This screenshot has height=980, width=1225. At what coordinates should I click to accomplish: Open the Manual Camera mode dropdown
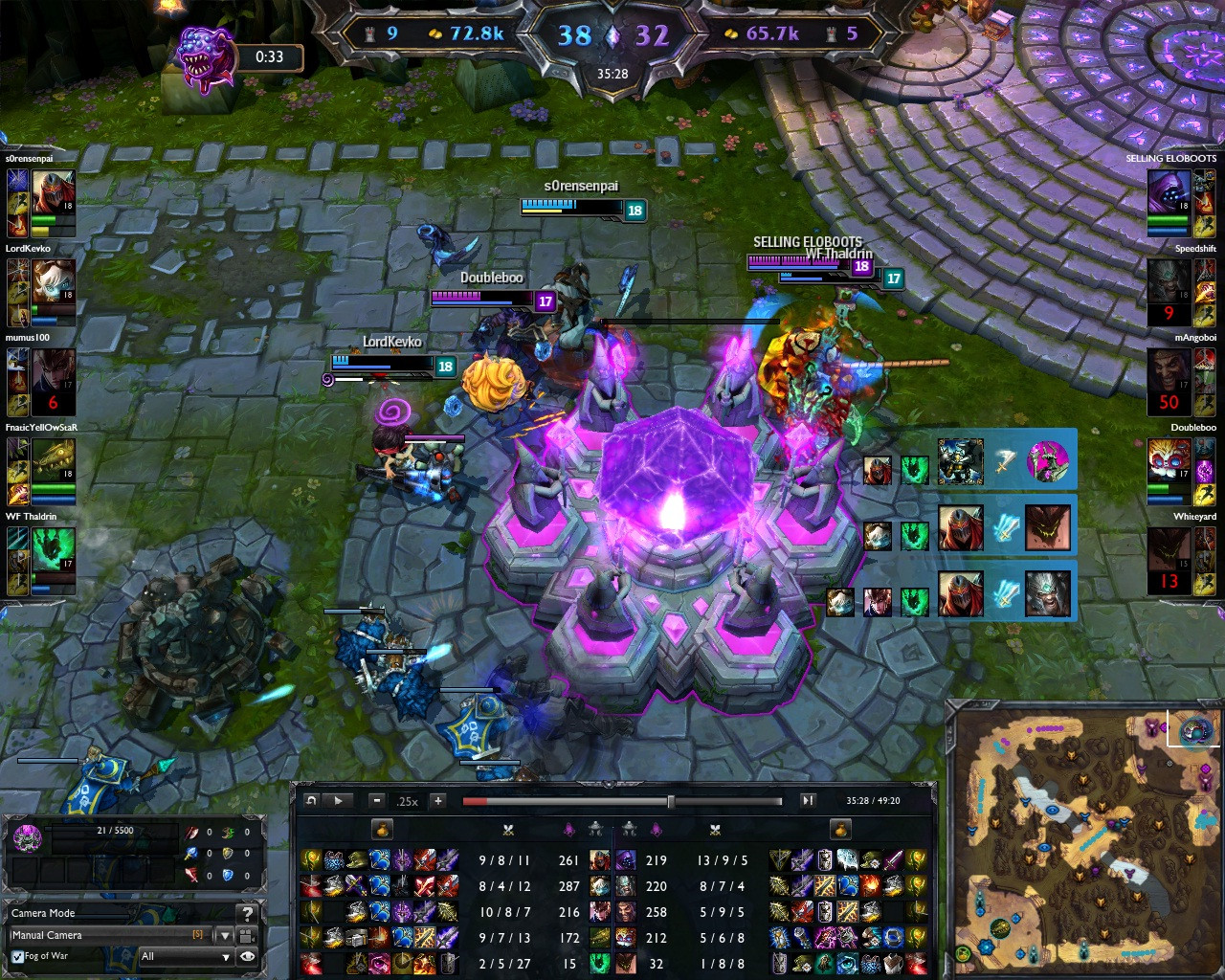226,935
